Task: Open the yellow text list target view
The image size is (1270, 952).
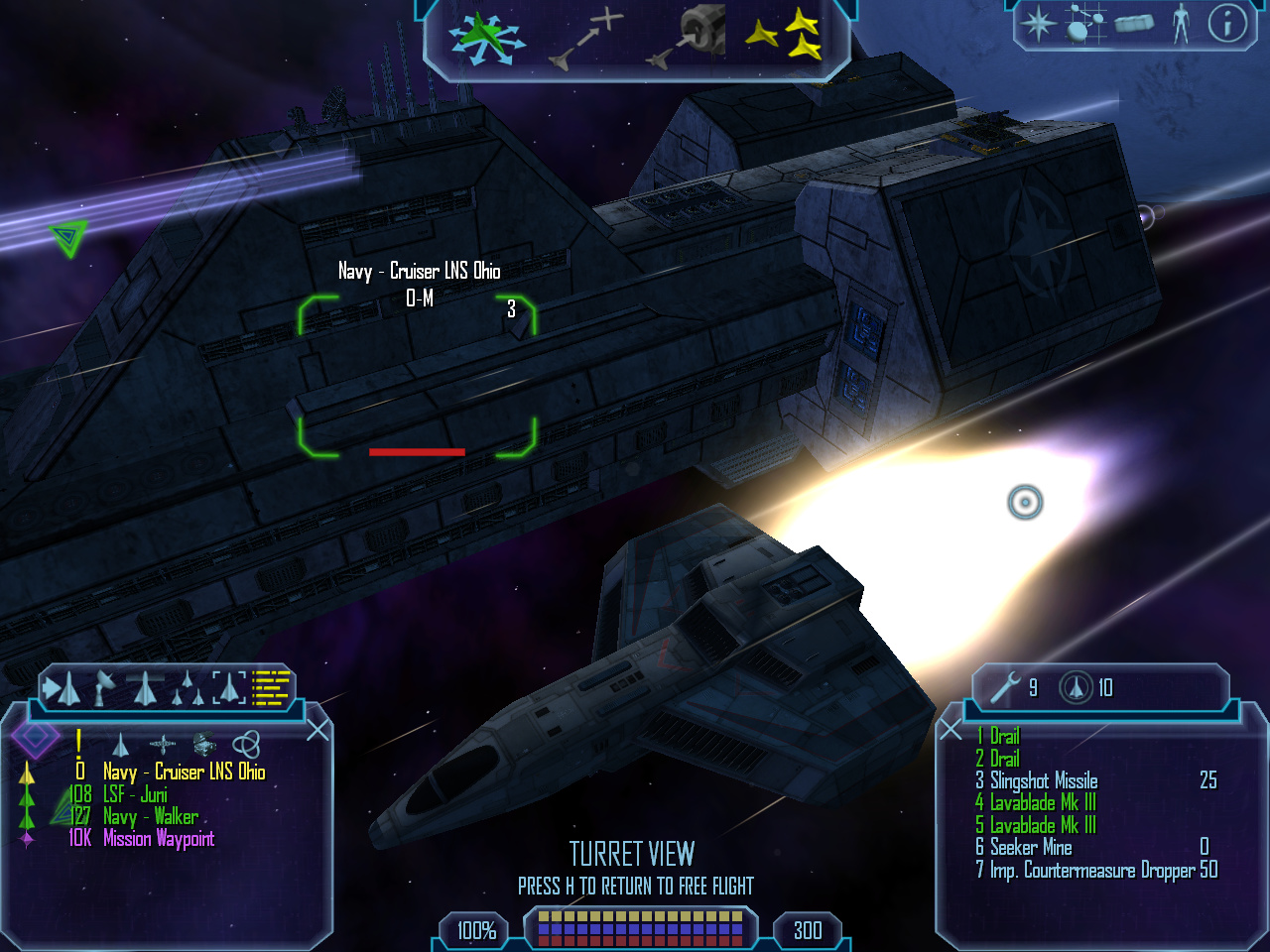Action: coord(271,686)
